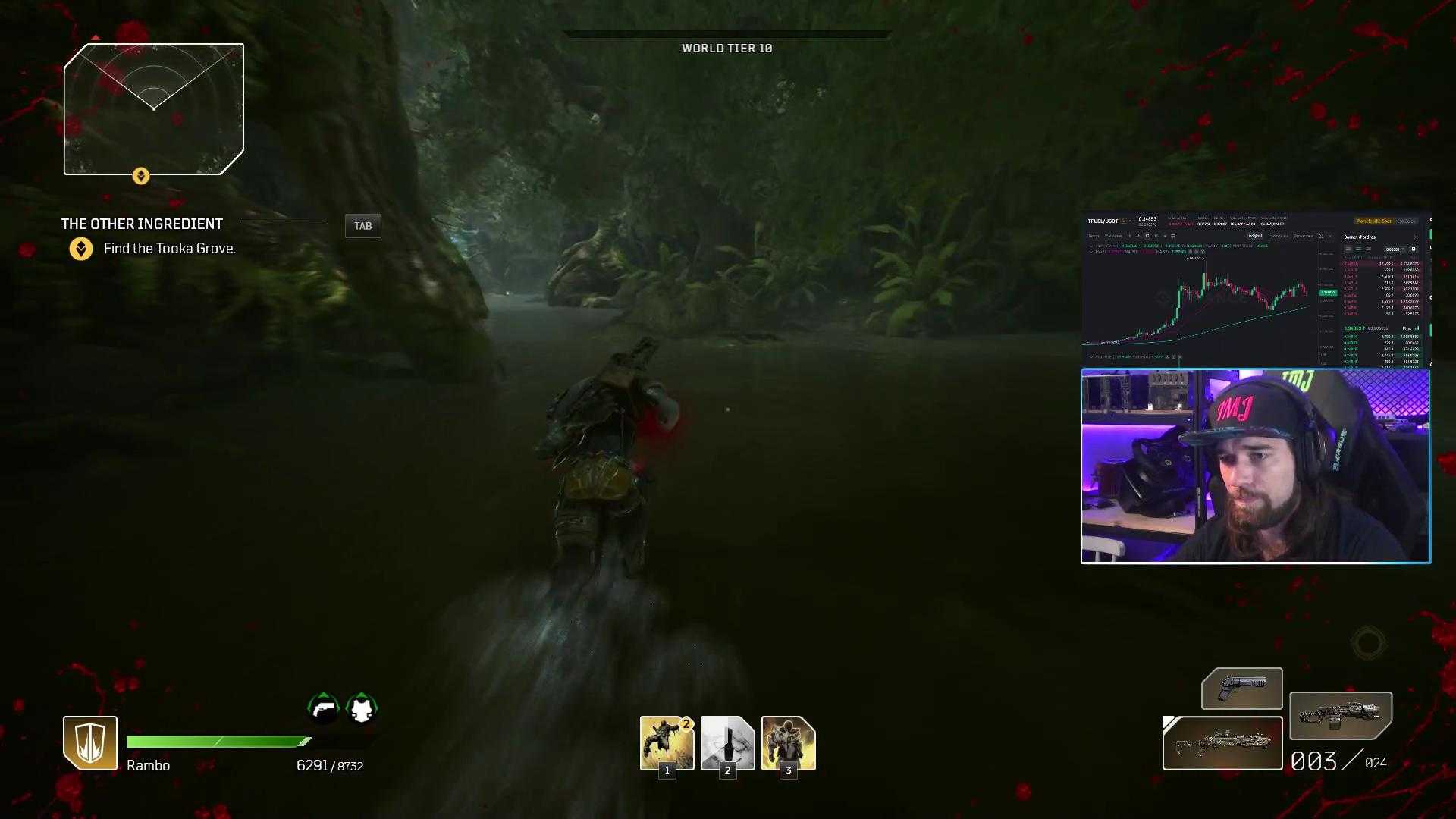Switch to the TradingView chart tab
Image resolution: width=1456 pixels, height=819 pixels.
(x=1279, y=236)
